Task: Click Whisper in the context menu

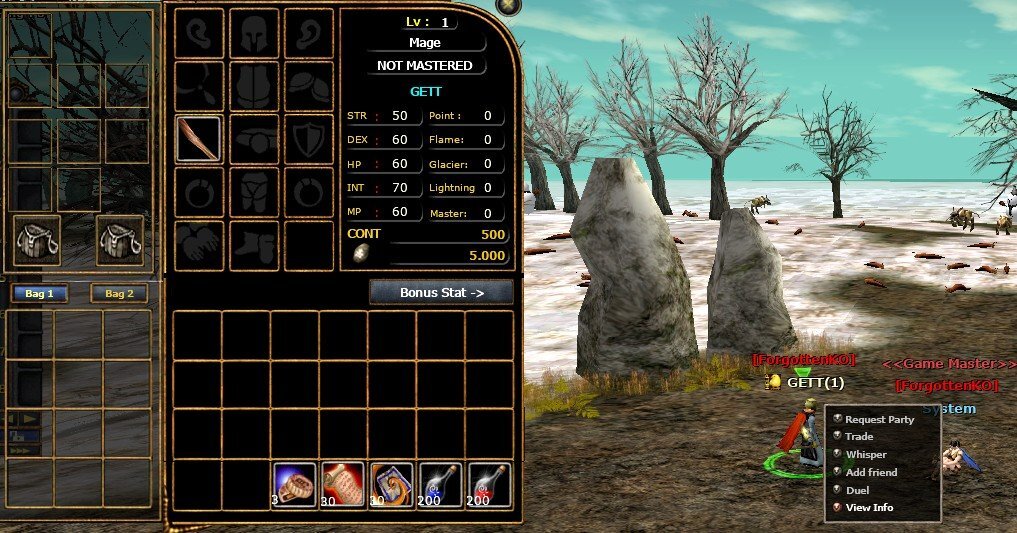Action: pyautogui.click(x=865, y=455)
